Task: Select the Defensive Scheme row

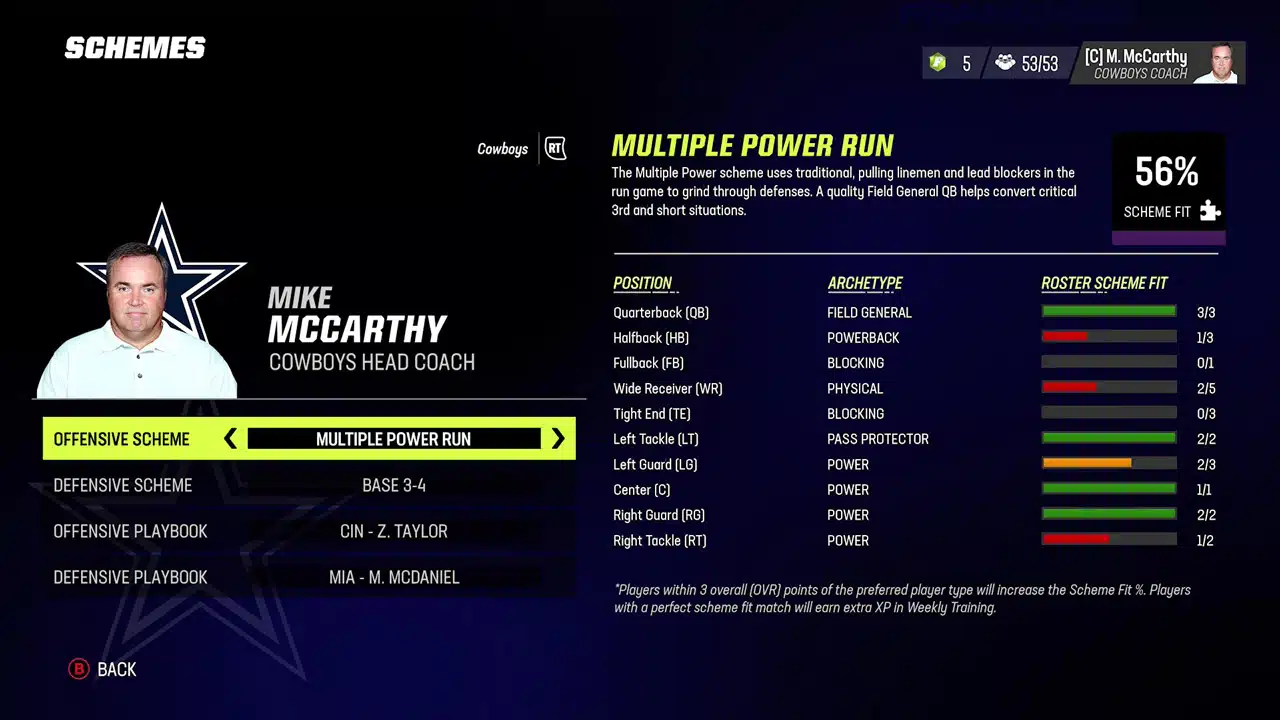Action: pos(308,485)
